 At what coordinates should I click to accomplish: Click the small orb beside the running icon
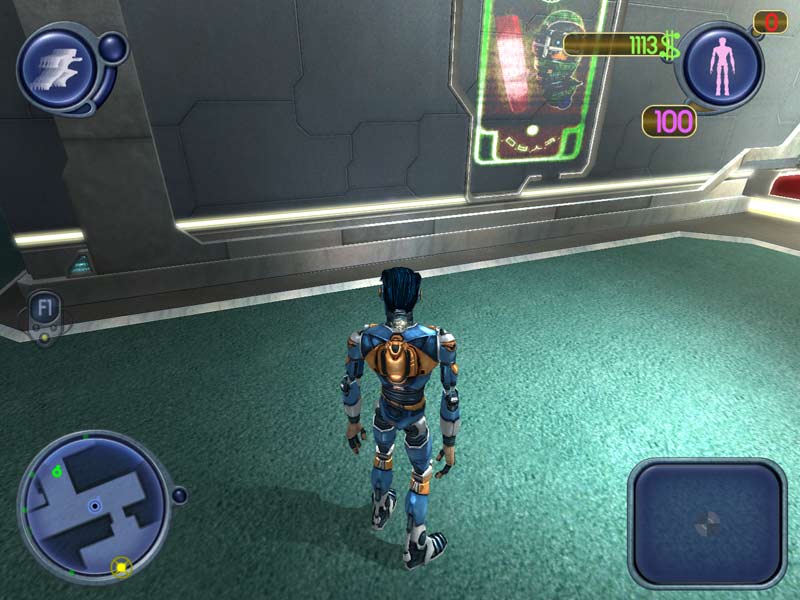[114, 46]
